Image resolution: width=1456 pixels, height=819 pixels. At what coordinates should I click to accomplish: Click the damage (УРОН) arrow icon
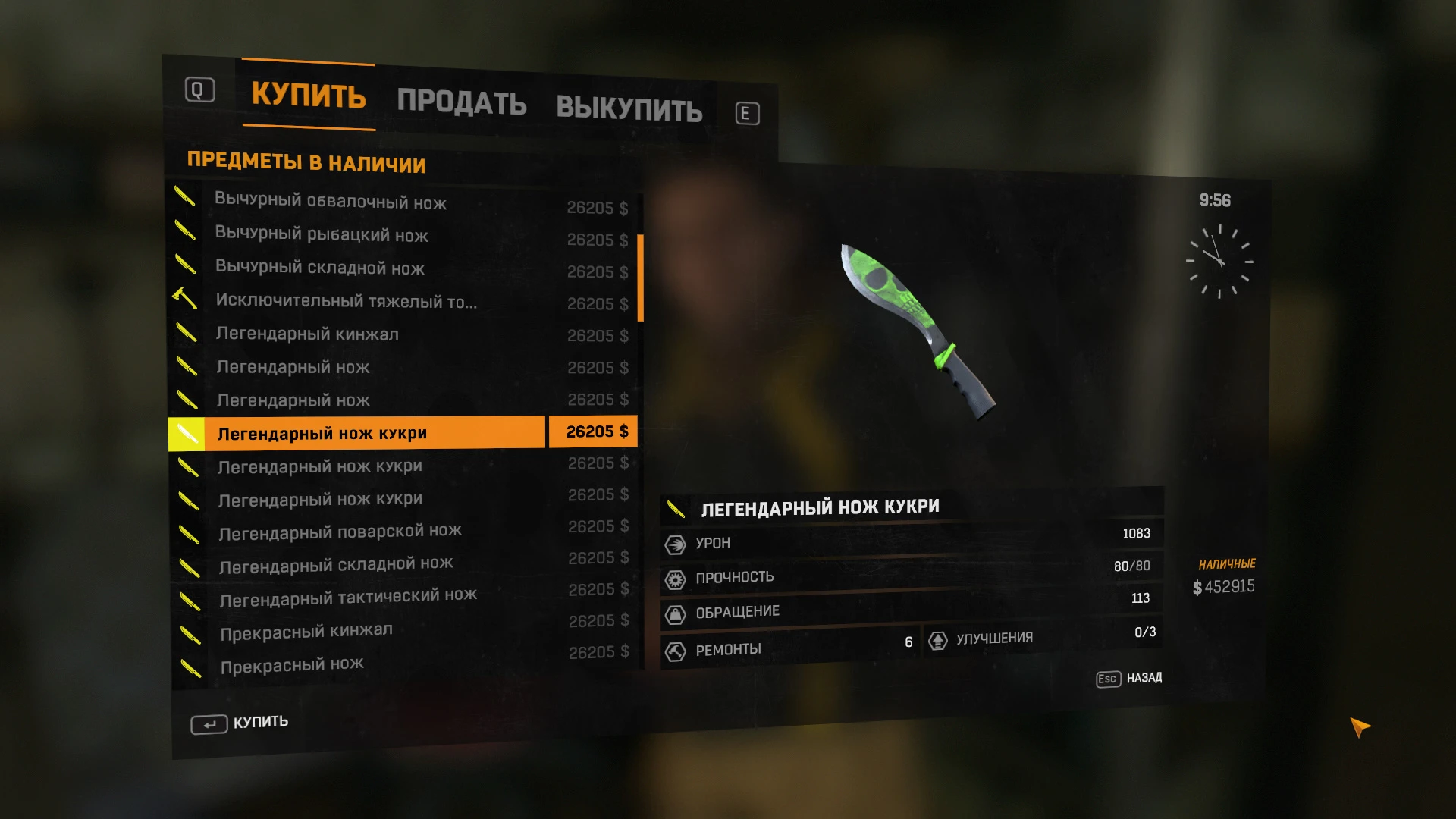[675, 543]
